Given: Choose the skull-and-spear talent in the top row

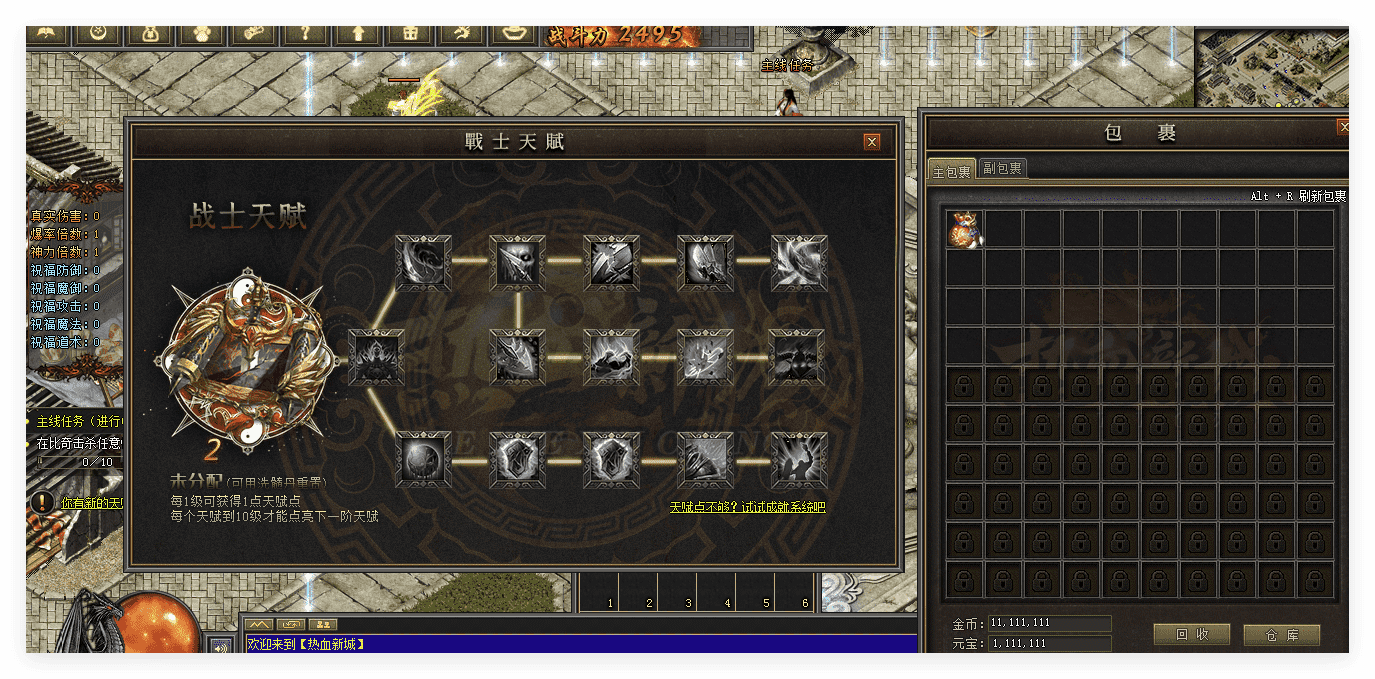Looking at the screenshot, I should click(517, 263).
